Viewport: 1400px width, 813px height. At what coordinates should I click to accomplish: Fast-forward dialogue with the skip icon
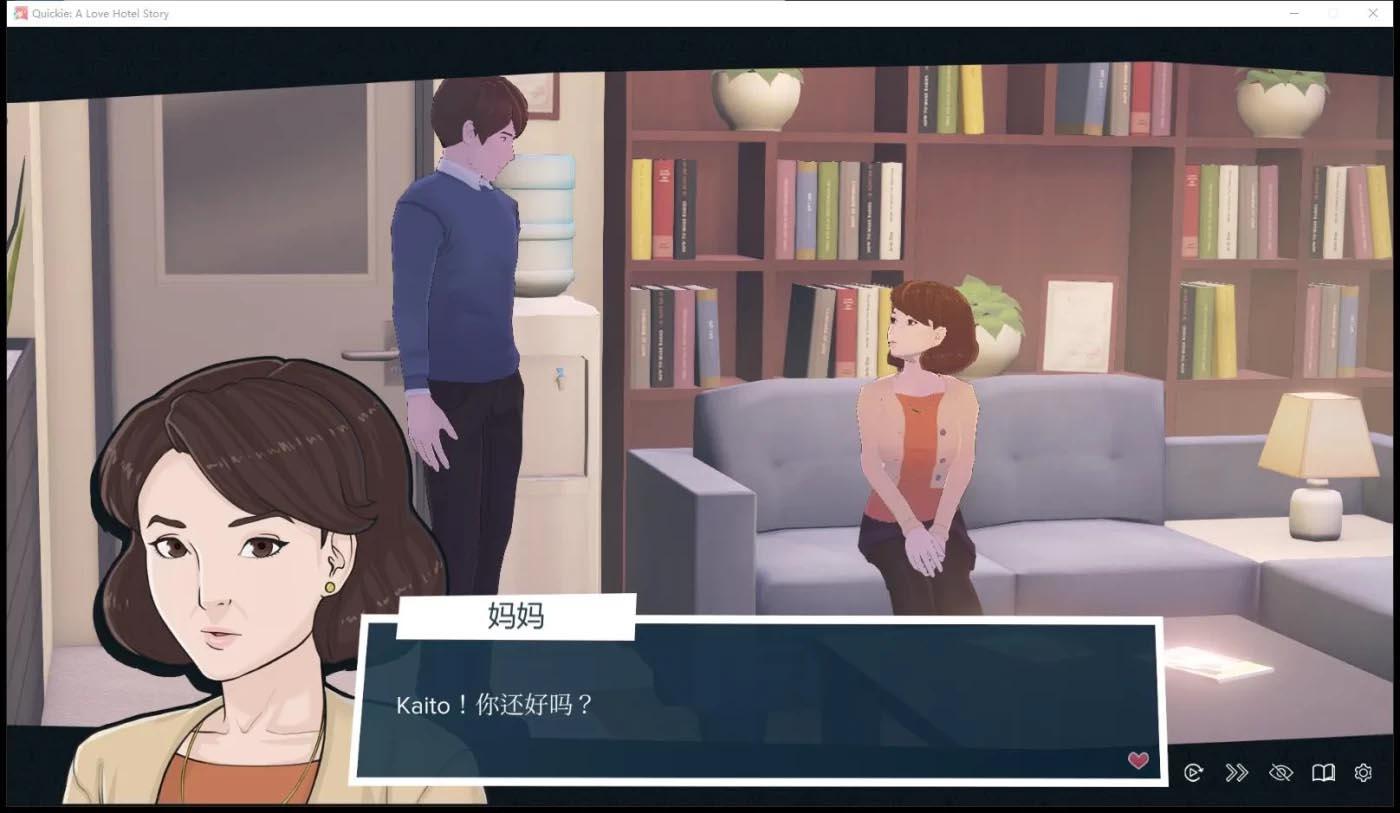tap(1237, 772)
